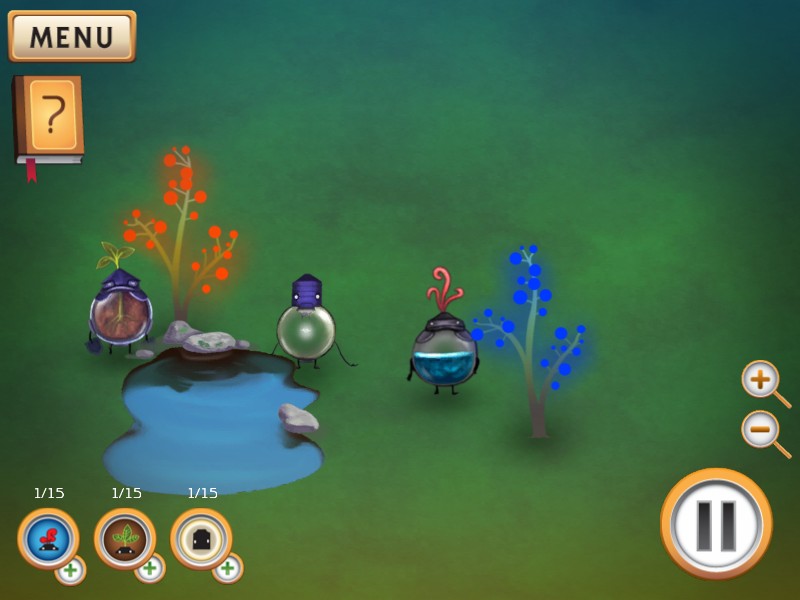
Task: Select the white plain creature icon
Action: [200, 537]
